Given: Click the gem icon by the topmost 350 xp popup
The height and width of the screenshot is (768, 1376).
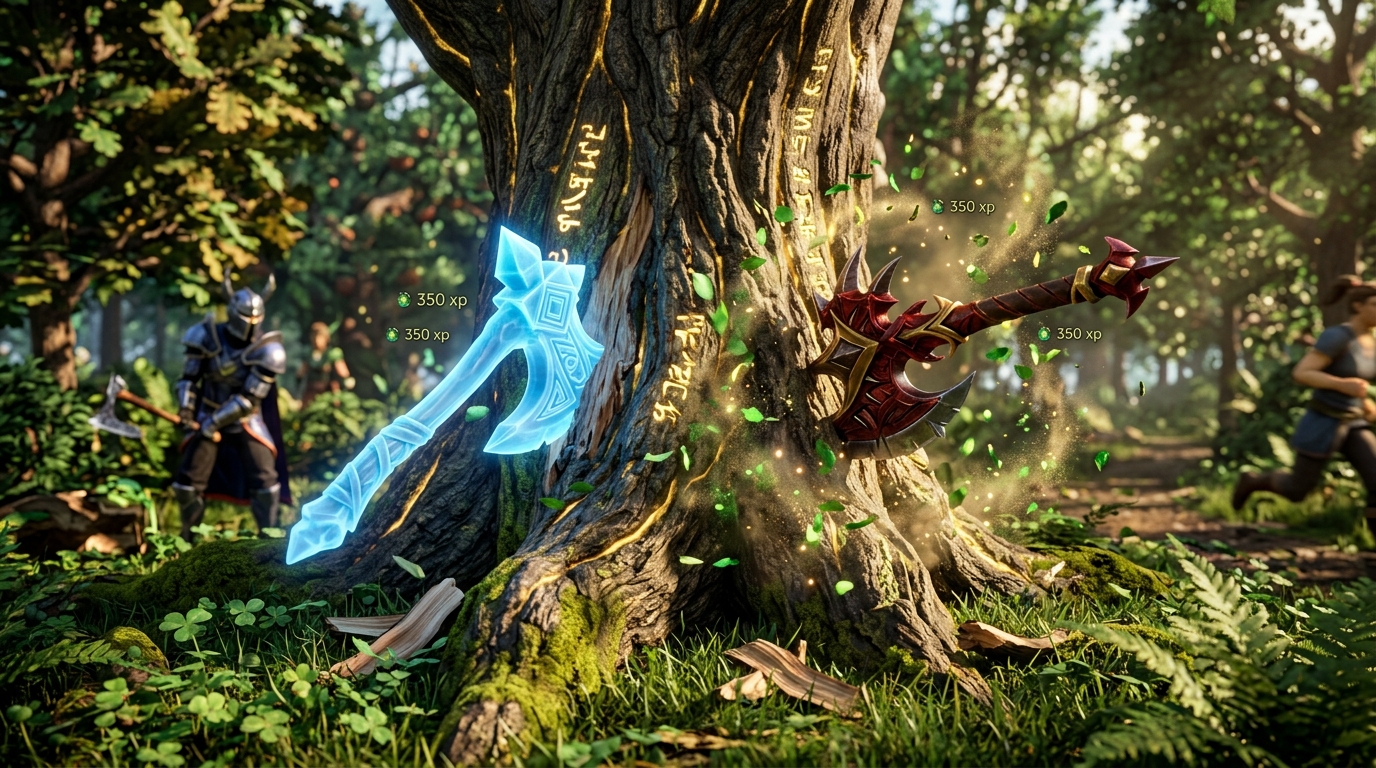Looking at the screenshot, I should pyautogui.click(x=936, y=207).
